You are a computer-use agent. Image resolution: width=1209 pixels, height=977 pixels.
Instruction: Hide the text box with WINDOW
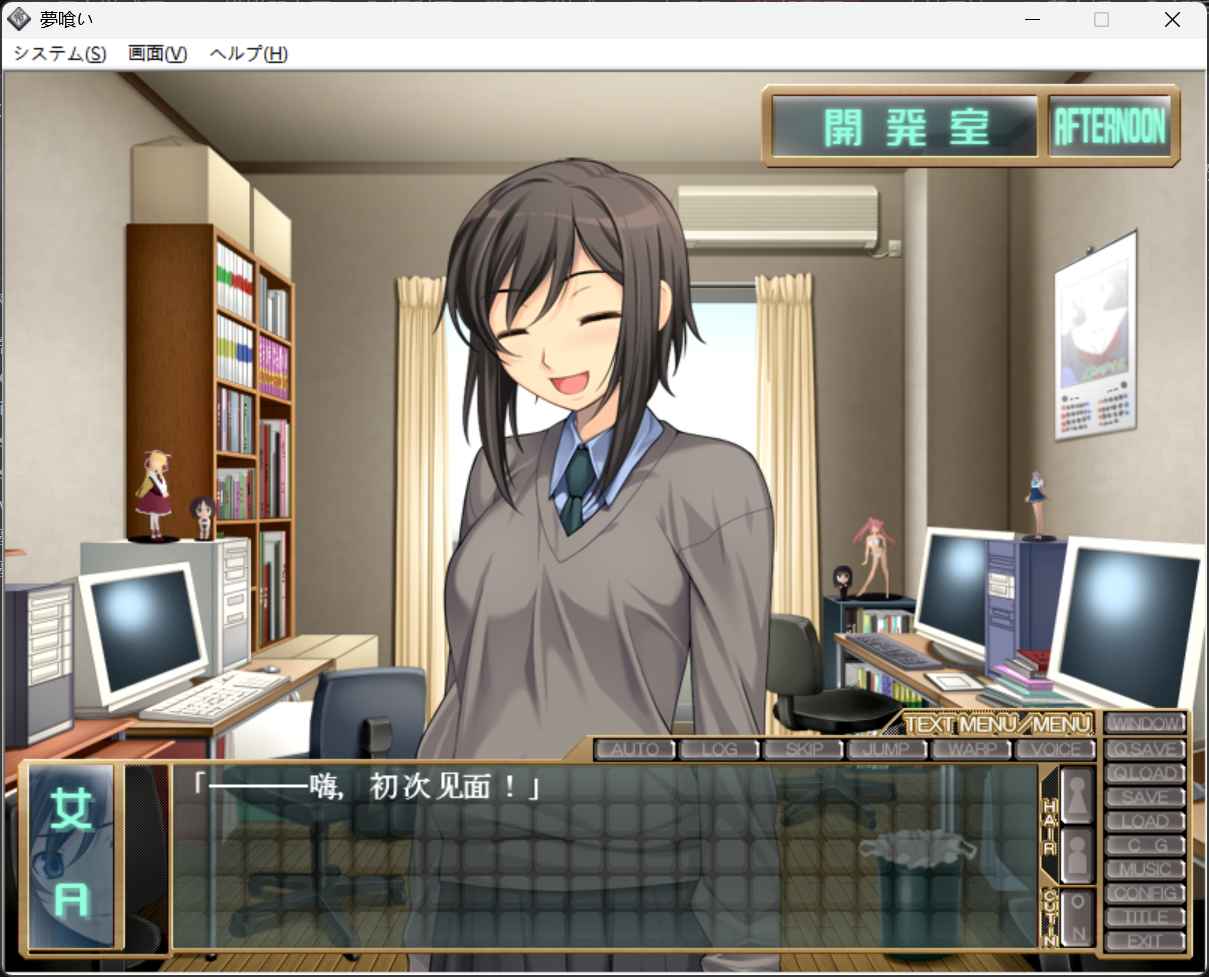(1145, 723)
